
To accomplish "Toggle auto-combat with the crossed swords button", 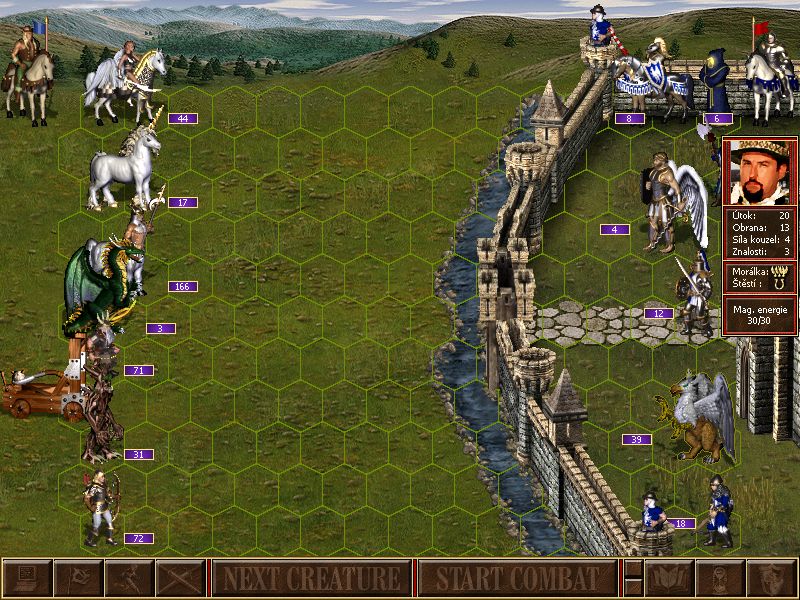I will [180, 578].
